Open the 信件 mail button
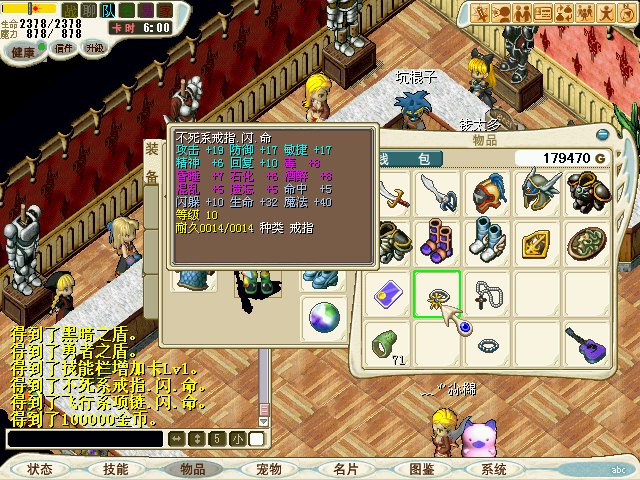 coord(63,48)
